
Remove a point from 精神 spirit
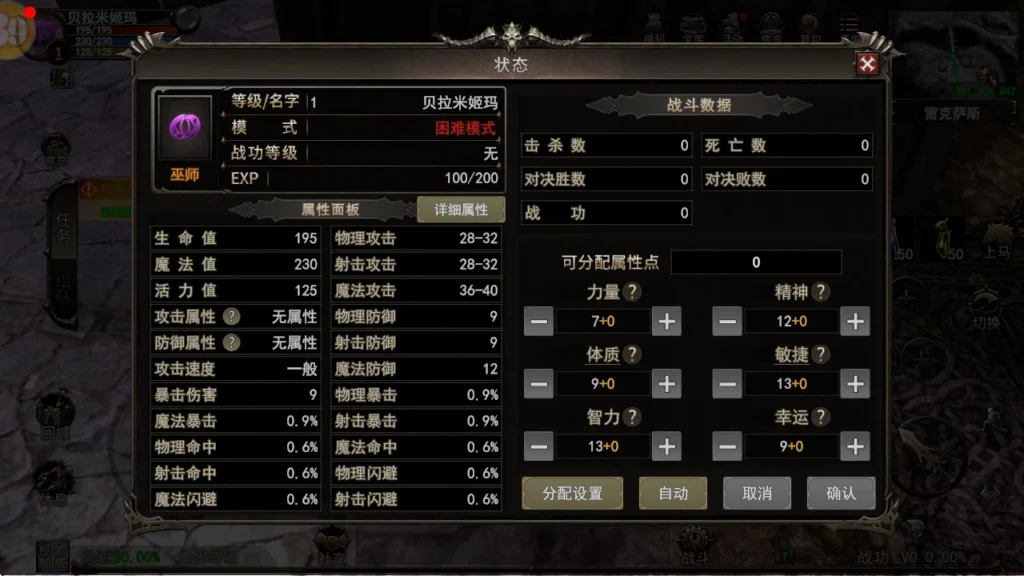(728, 322)
